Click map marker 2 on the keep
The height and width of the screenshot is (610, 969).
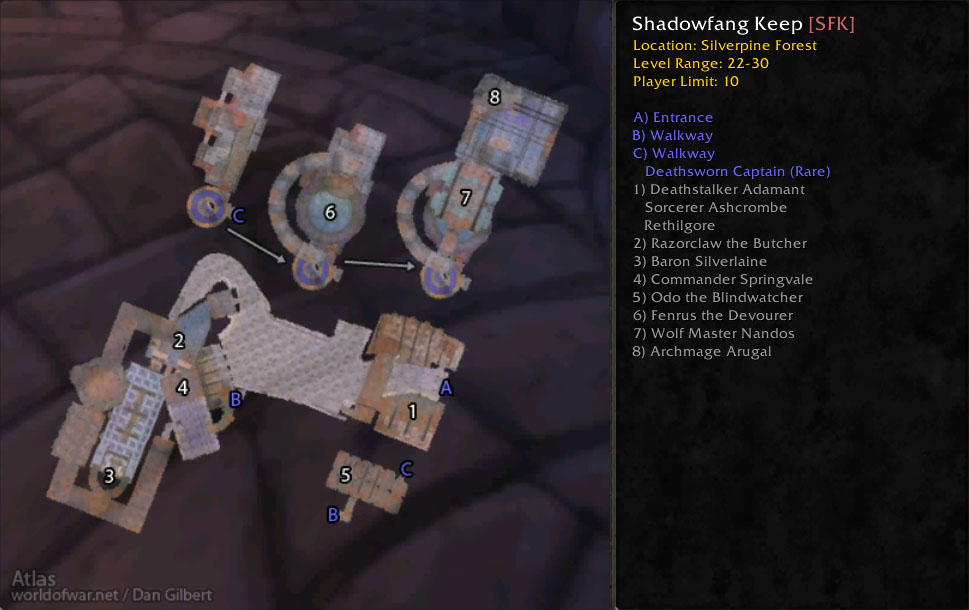[179, 341]
